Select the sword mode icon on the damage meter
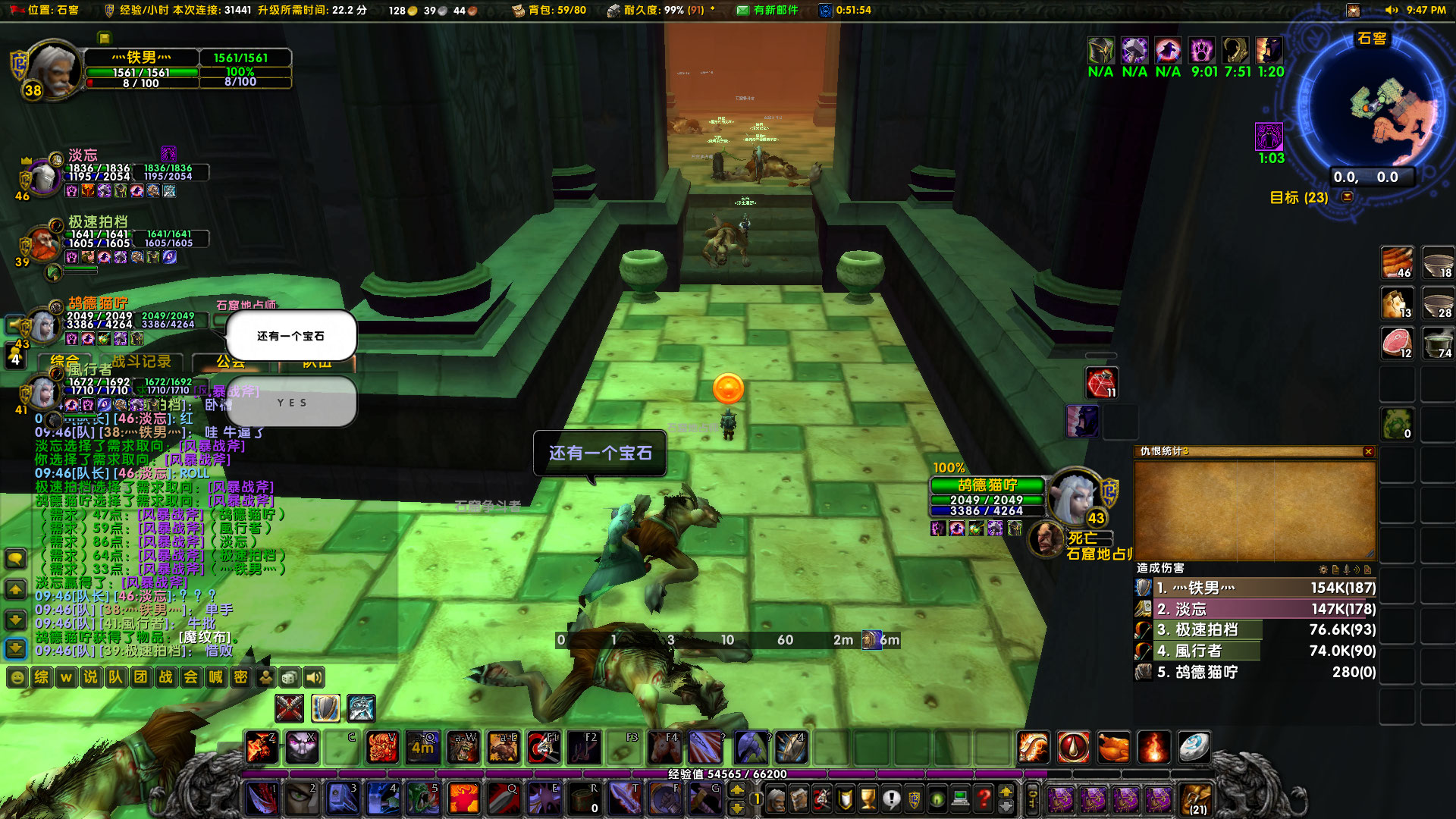The height and width of the screenshot is (819, 1456). point(1347,570)
